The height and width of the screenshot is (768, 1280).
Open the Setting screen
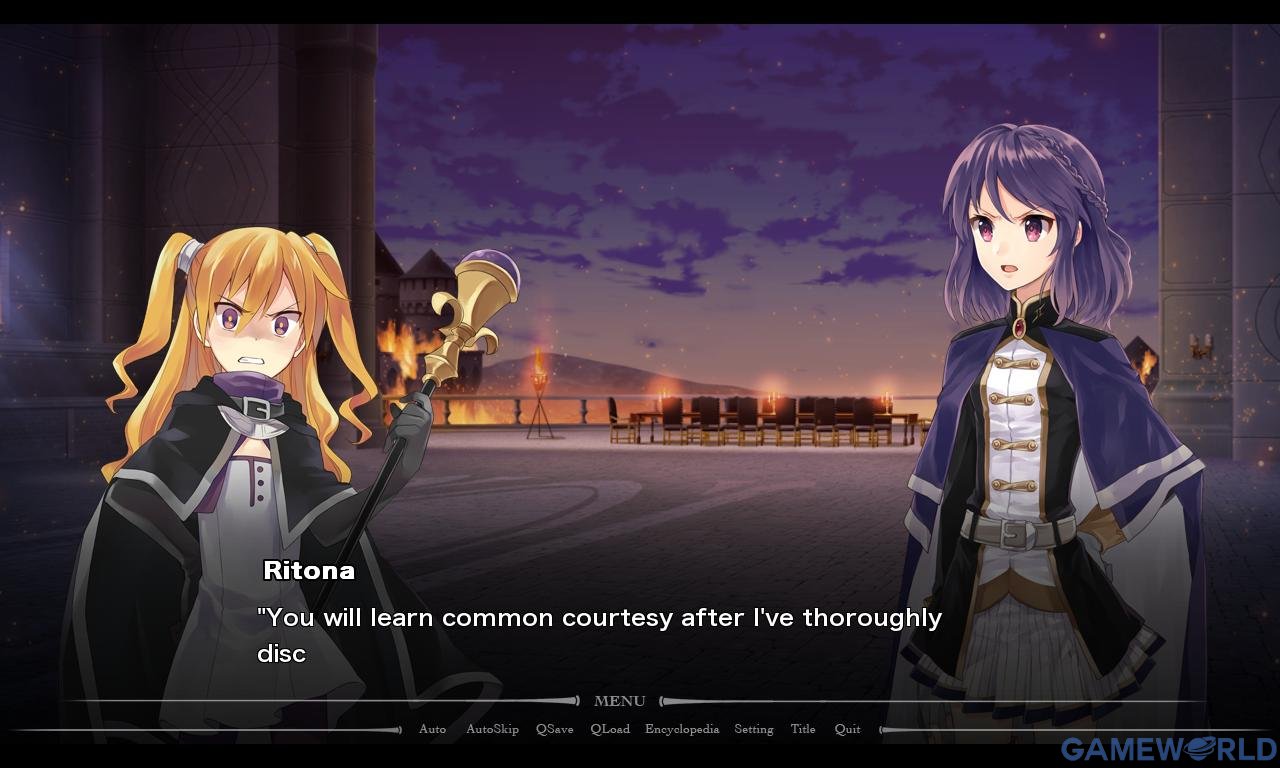point(754,729)
